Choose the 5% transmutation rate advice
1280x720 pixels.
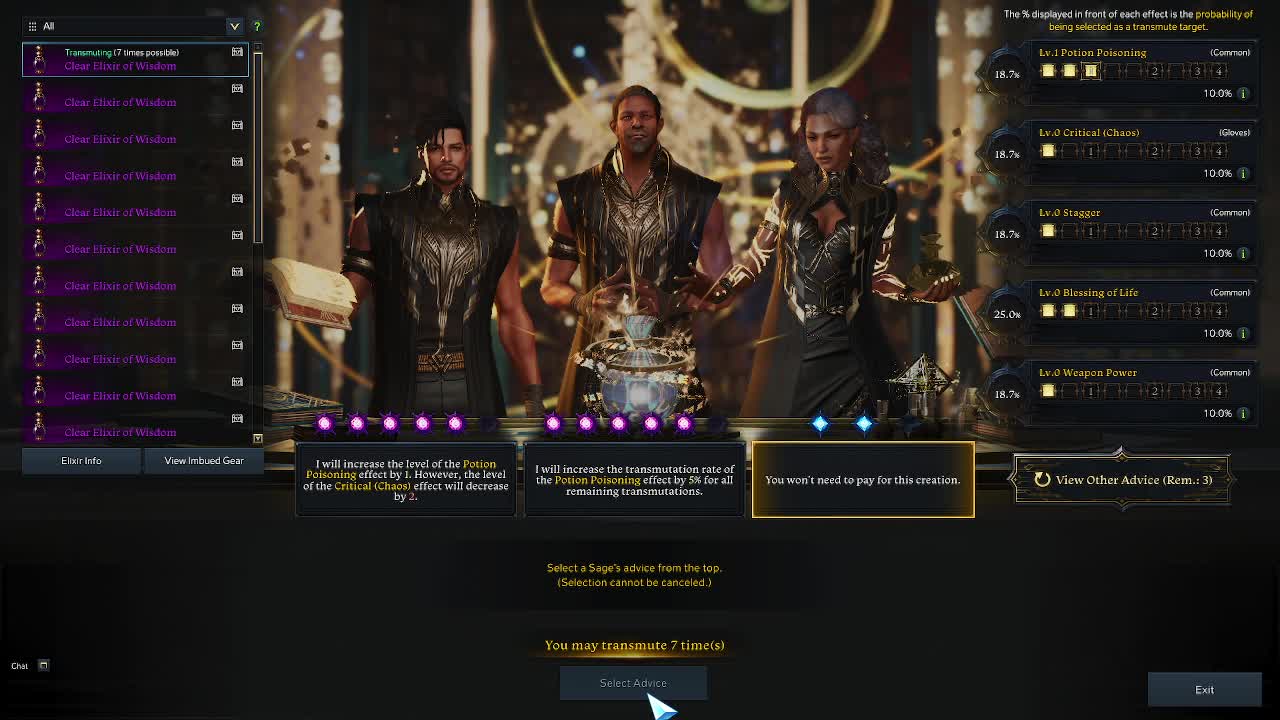[634, 480]
